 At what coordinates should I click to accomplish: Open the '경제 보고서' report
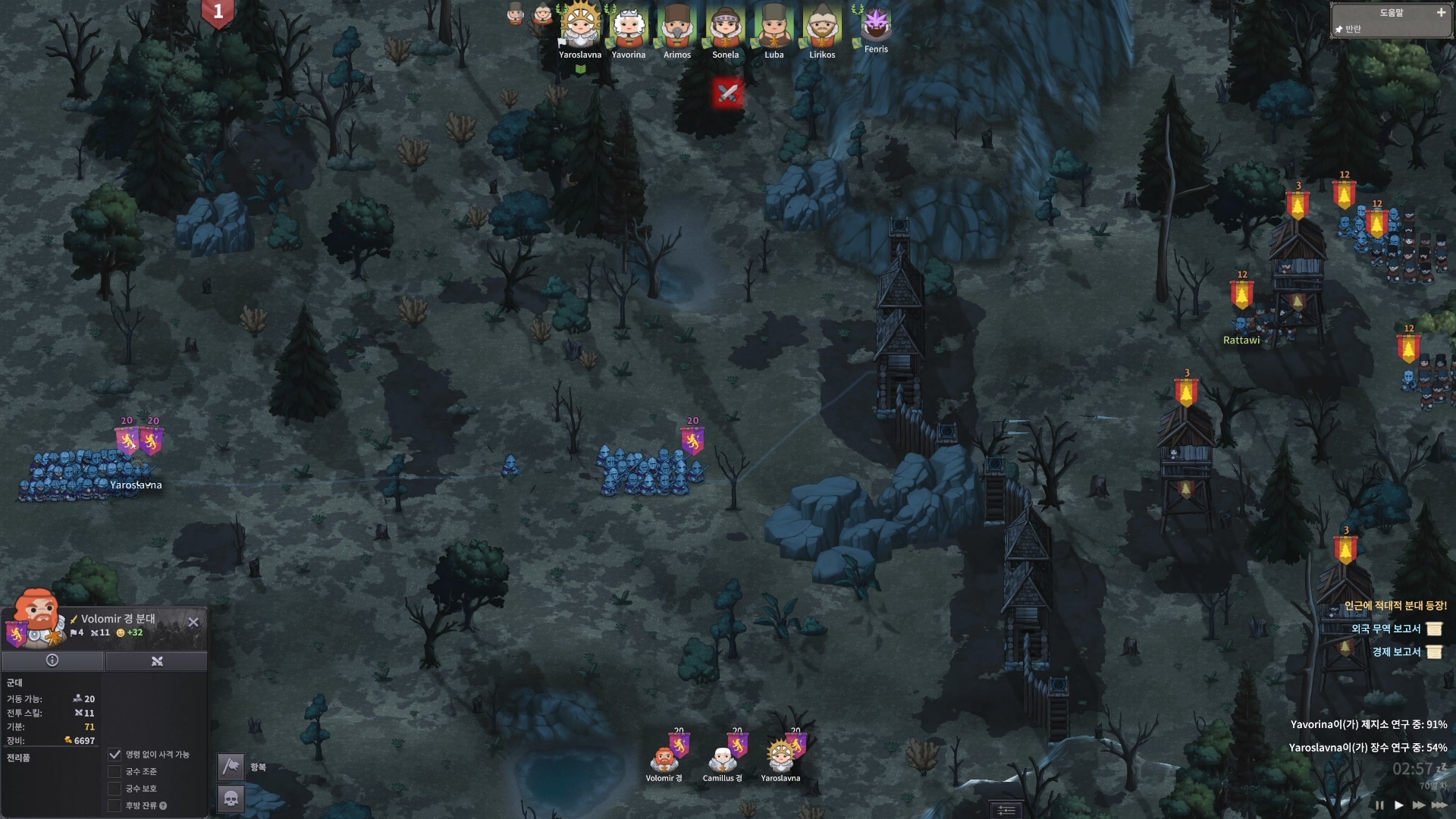[x=1433, y=652]
